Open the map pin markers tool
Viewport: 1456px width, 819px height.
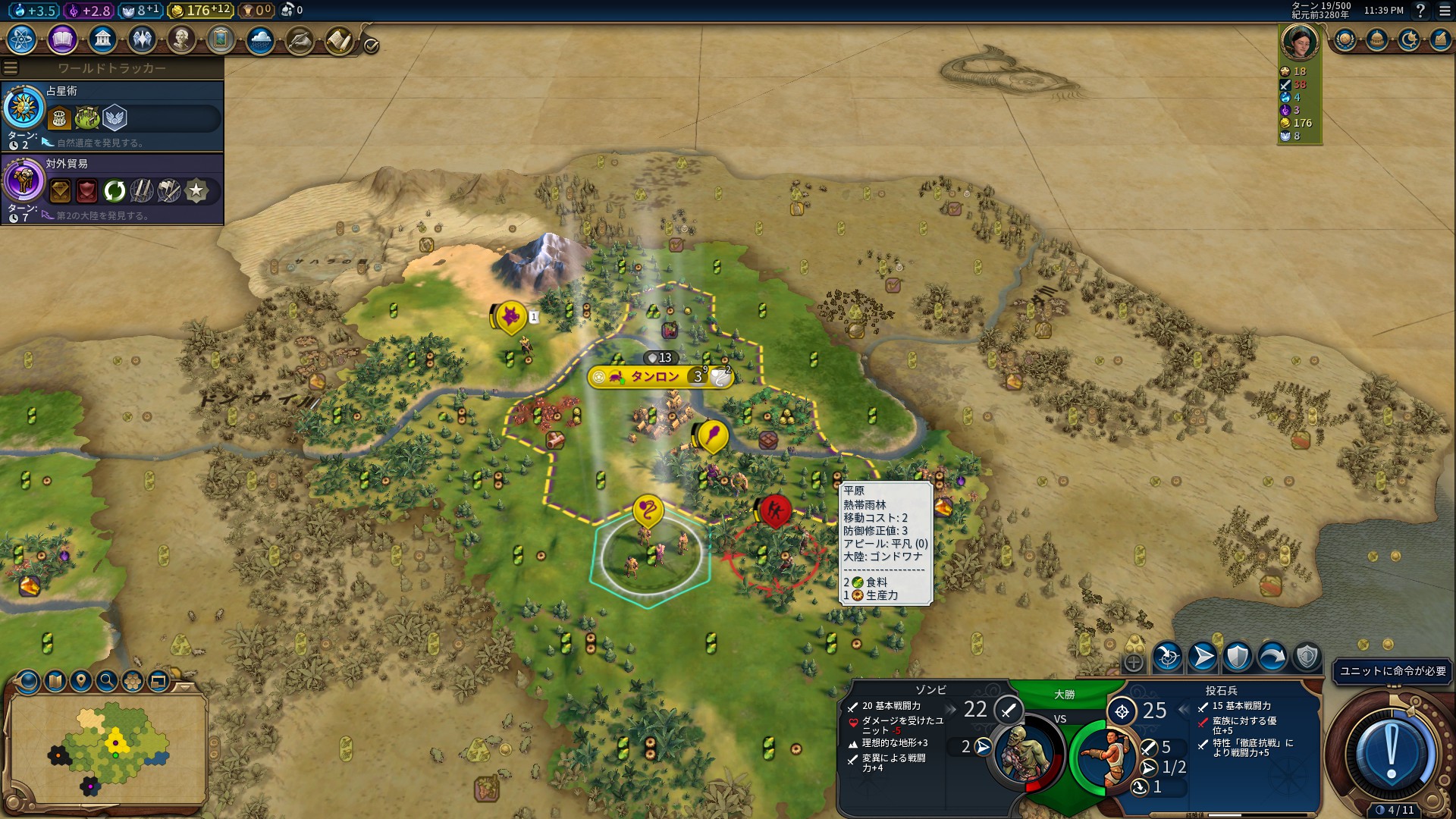click(x=81, y=681)
